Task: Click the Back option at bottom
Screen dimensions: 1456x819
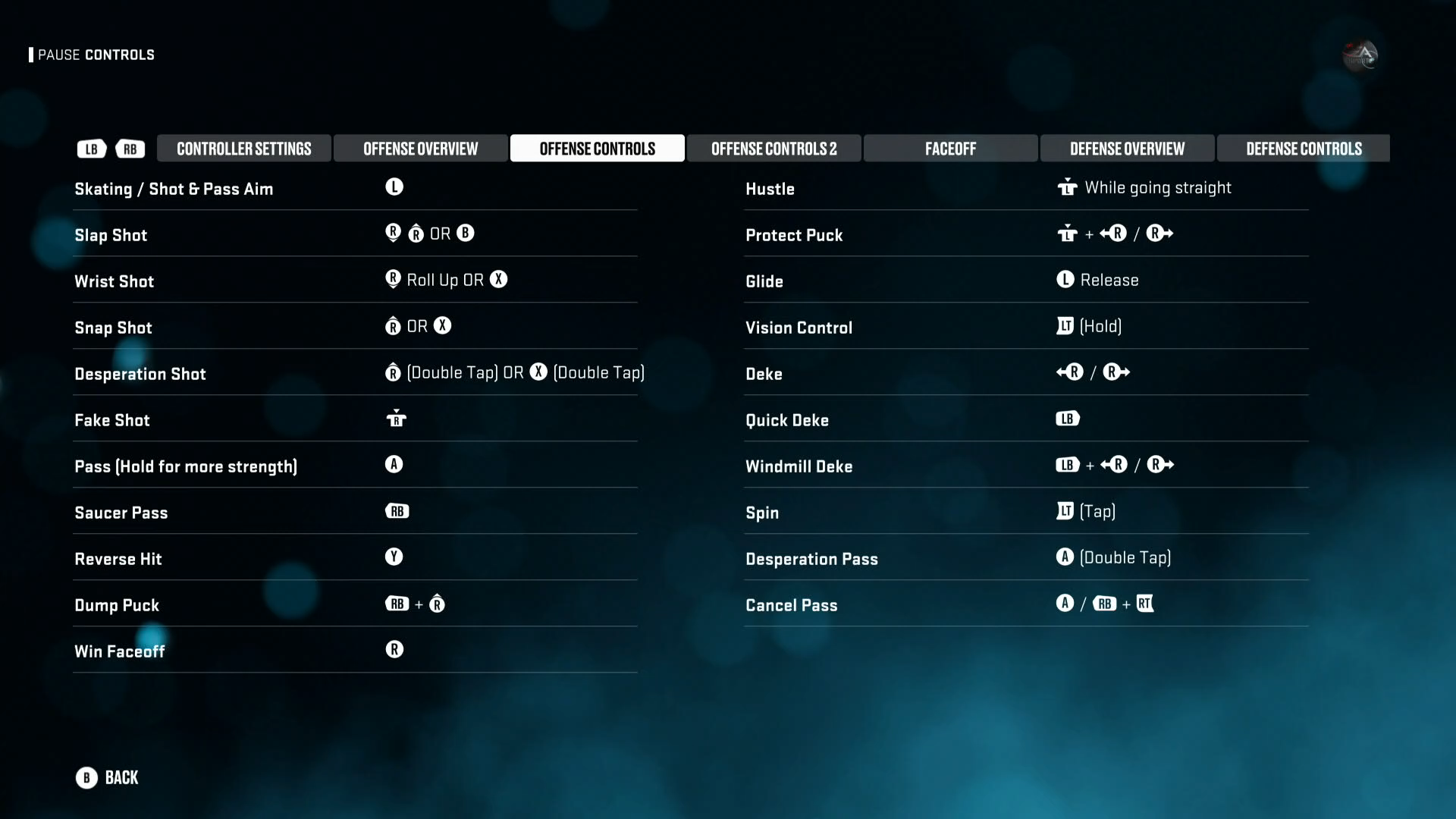Action: click(x=121, y=777)
